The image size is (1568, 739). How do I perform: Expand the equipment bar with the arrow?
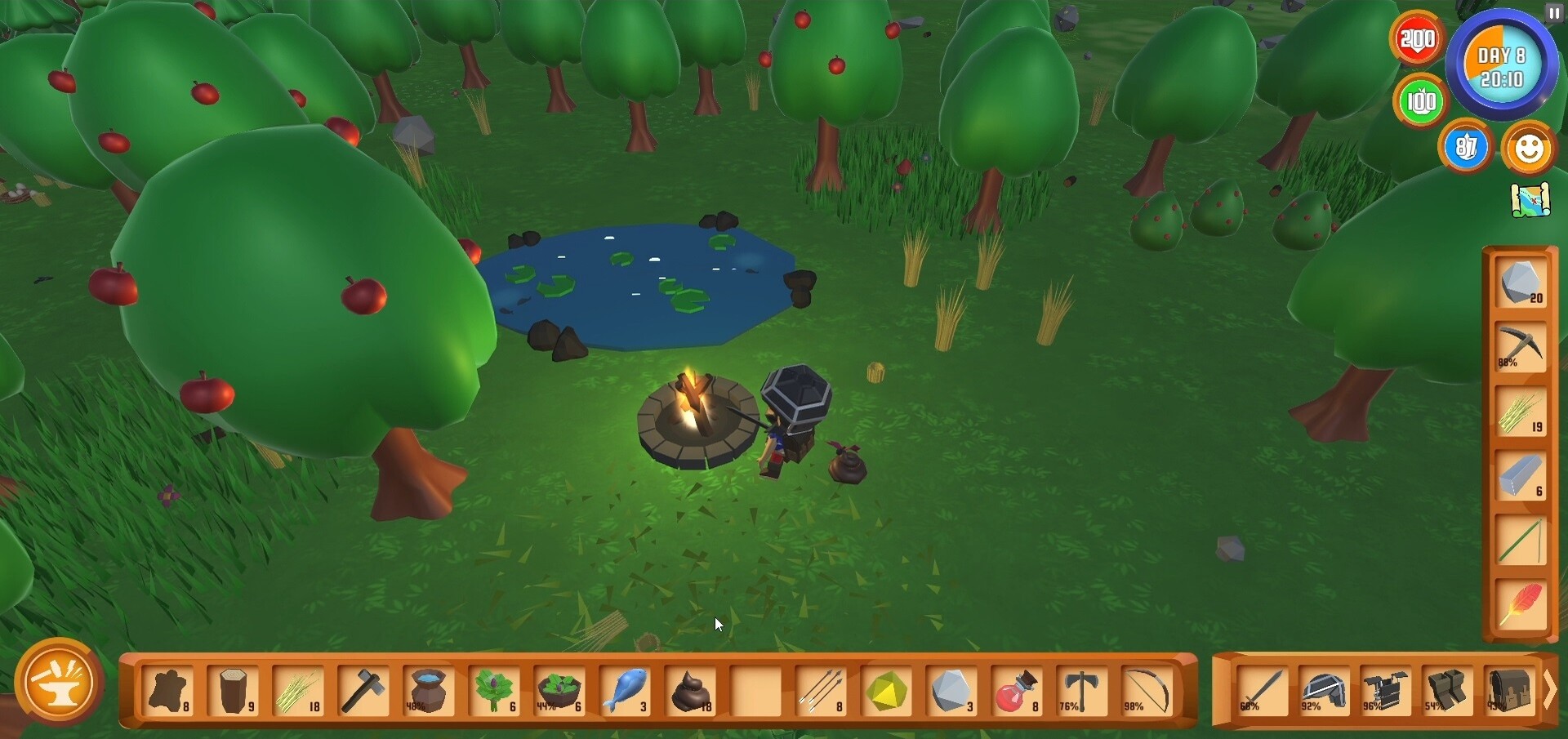tap(1549, 691)
